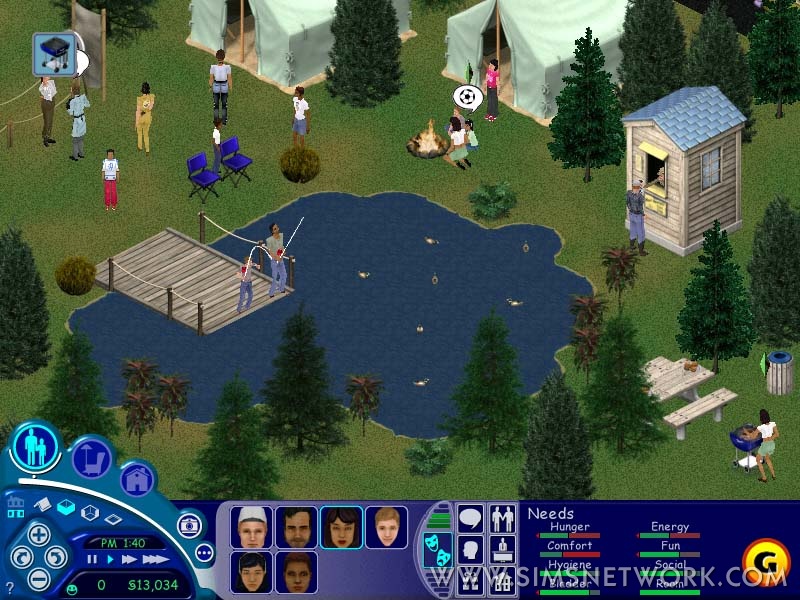Select the bearded man Sim portrait
Screen dimensions: 800x600
[x=296, y=527]
